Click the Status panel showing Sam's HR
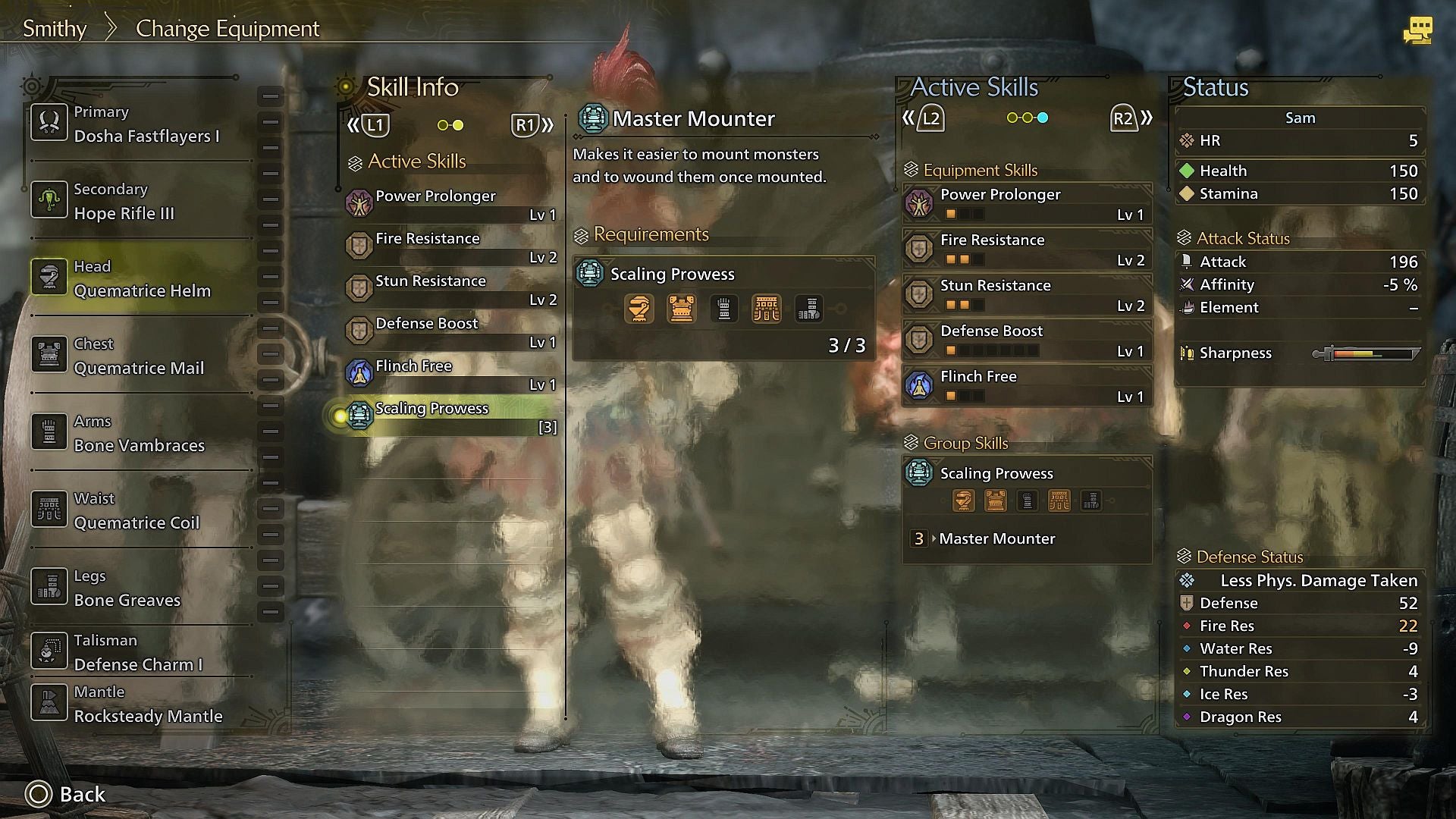Image resolution: width=1456 pixels, height=819 pixels. click(1298, 140)
